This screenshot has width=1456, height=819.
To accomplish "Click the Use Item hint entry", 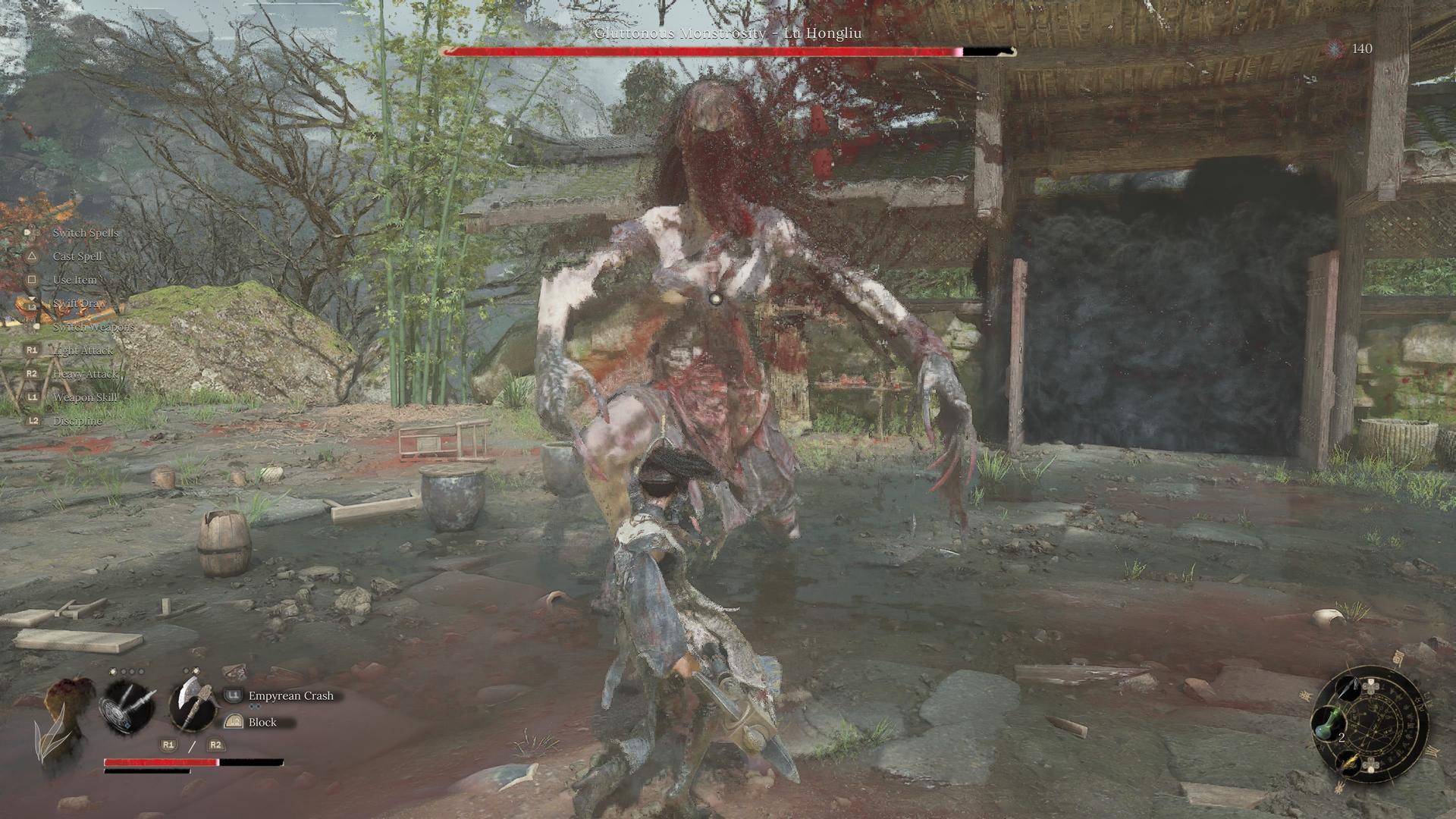I will [74, 280].
